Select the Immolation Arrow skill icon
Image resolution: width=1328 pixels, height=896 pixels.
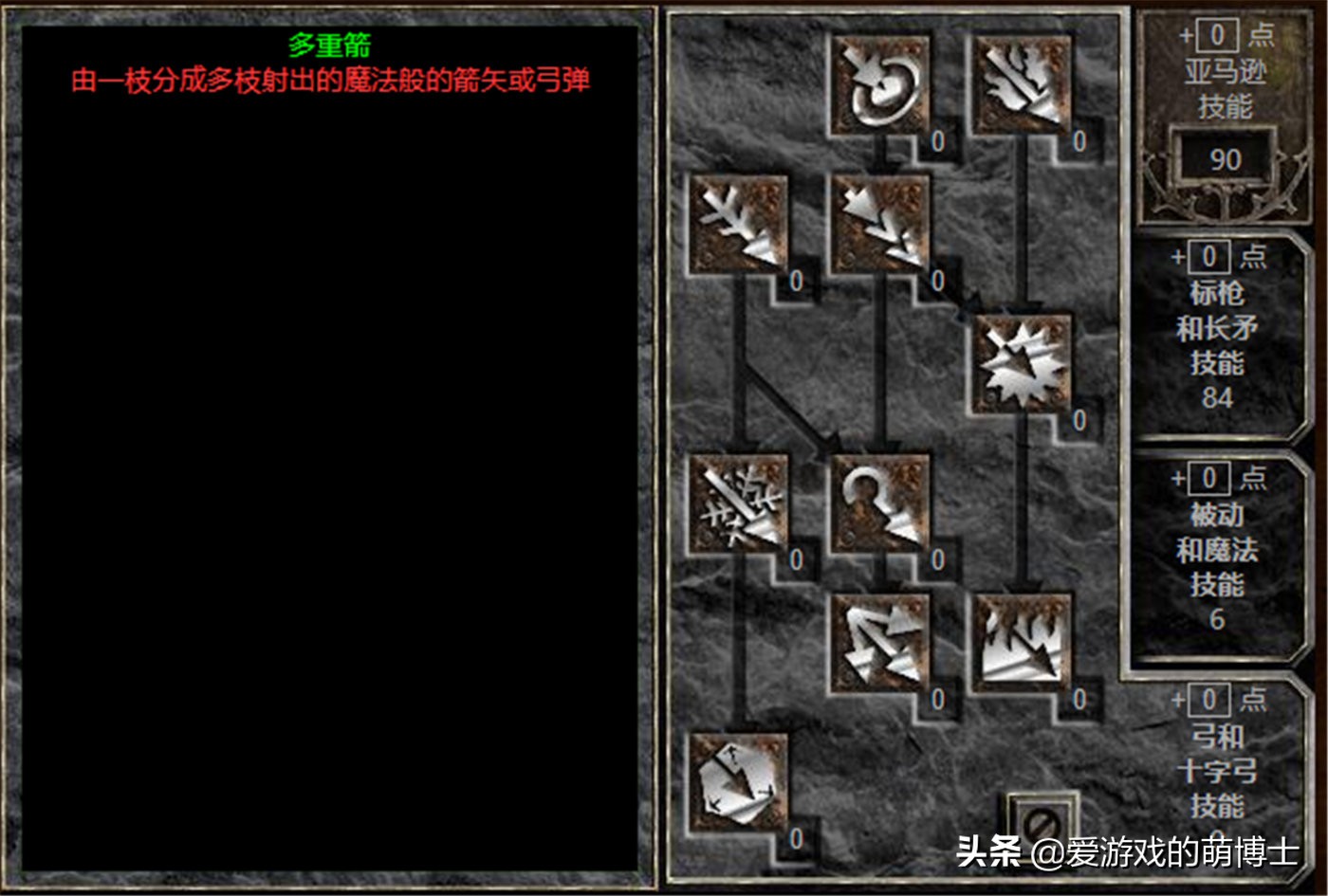click(x=1020, y=645)
